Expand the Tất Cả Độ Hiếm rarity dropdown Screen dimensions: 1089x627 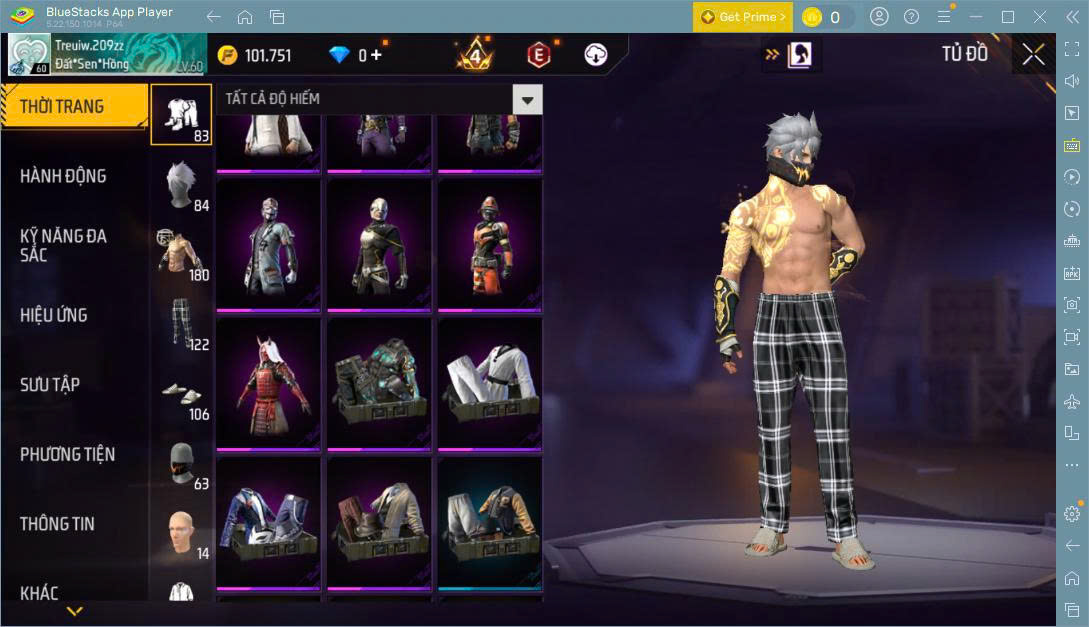click(527, 98)
